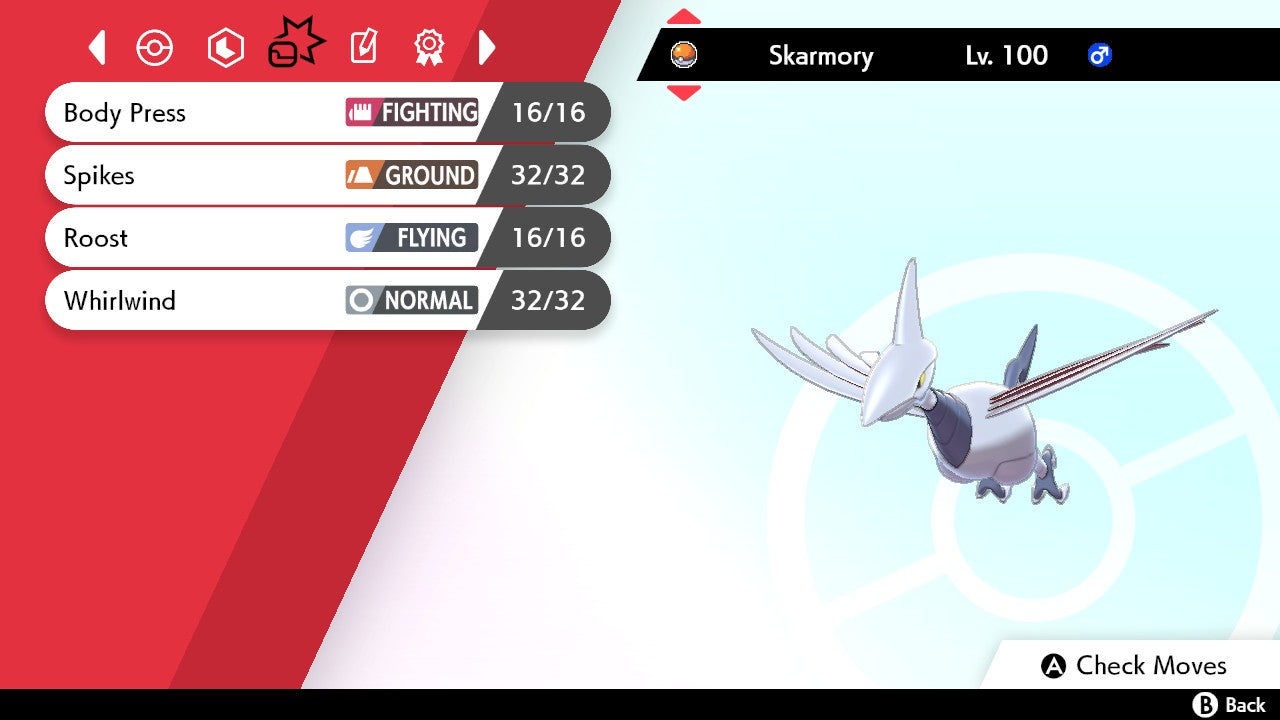The height and width of the screenshot is (720, 1280).
Task: Show next Pokémon with red down arrow
Action: tap(684, 93)
